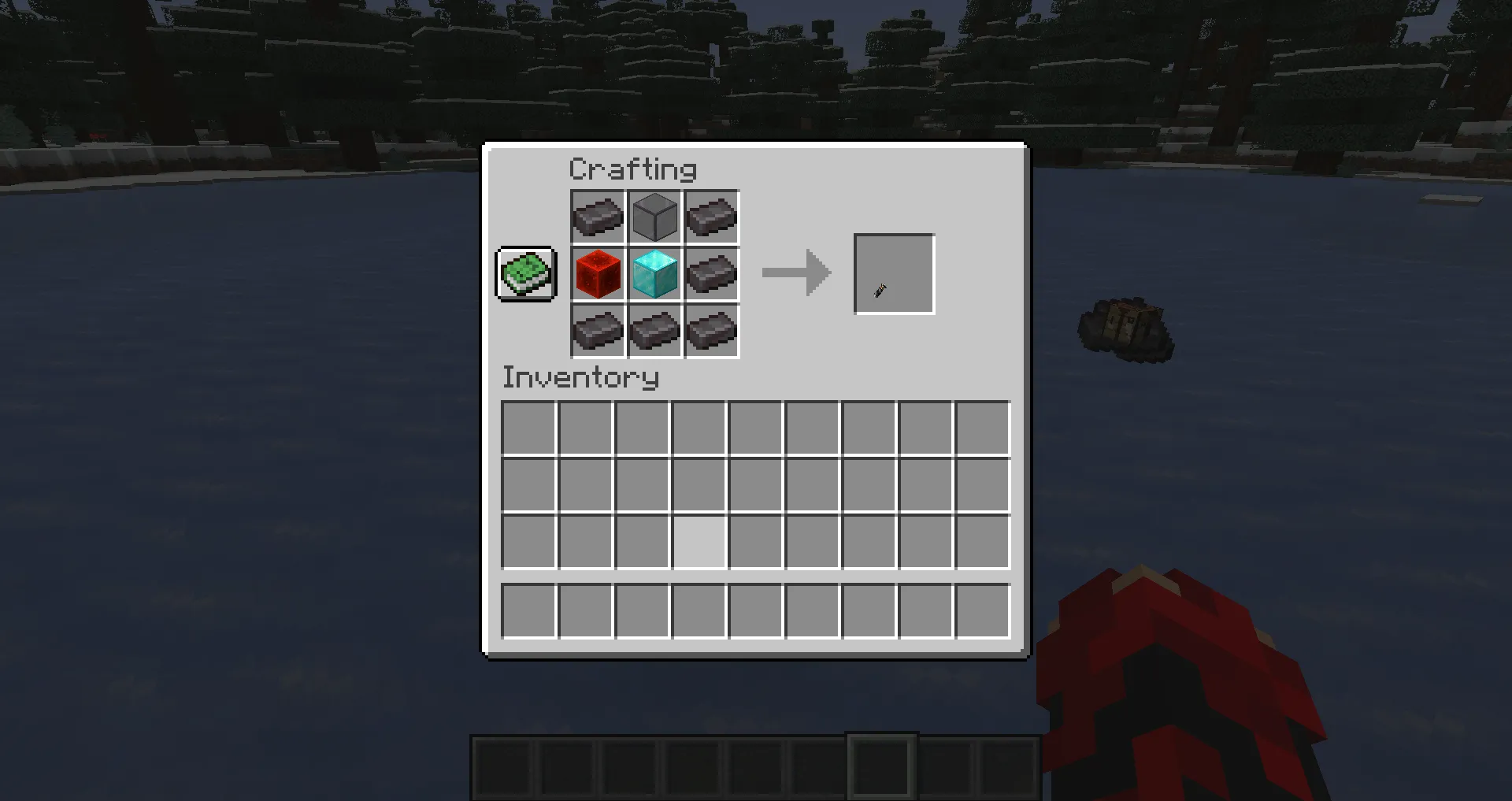Select the netherite ingot right of the diamond block
This screenshot has height=801, width=1512.
[x=711, y=274]
